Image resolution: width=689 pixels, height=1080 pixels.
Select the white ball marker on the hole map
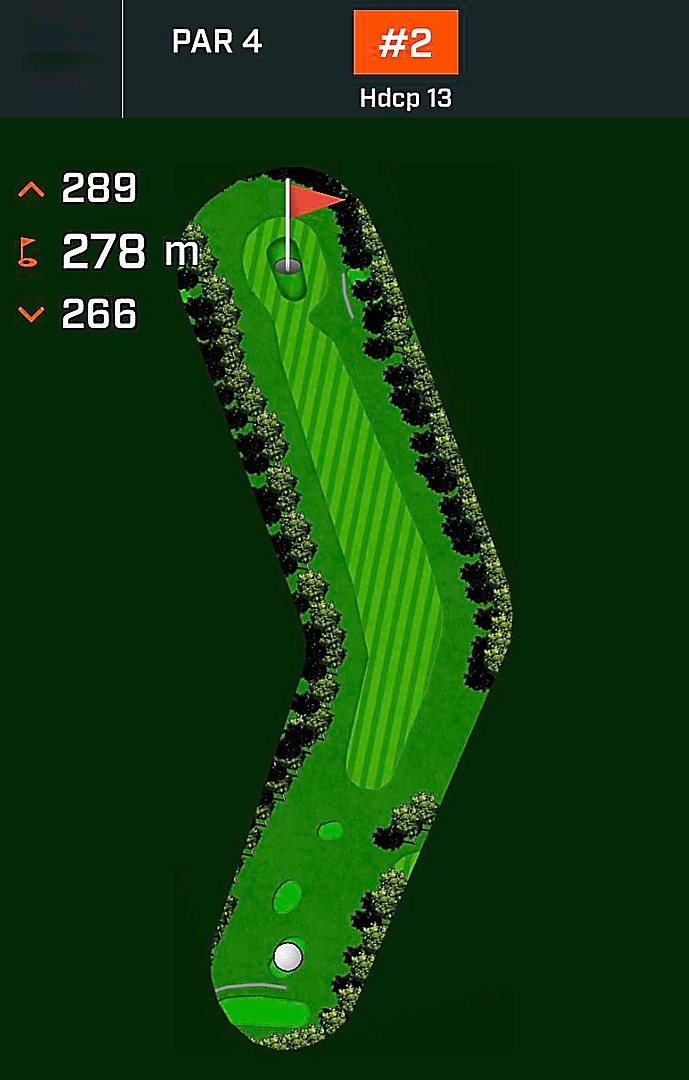coord(288,957)
